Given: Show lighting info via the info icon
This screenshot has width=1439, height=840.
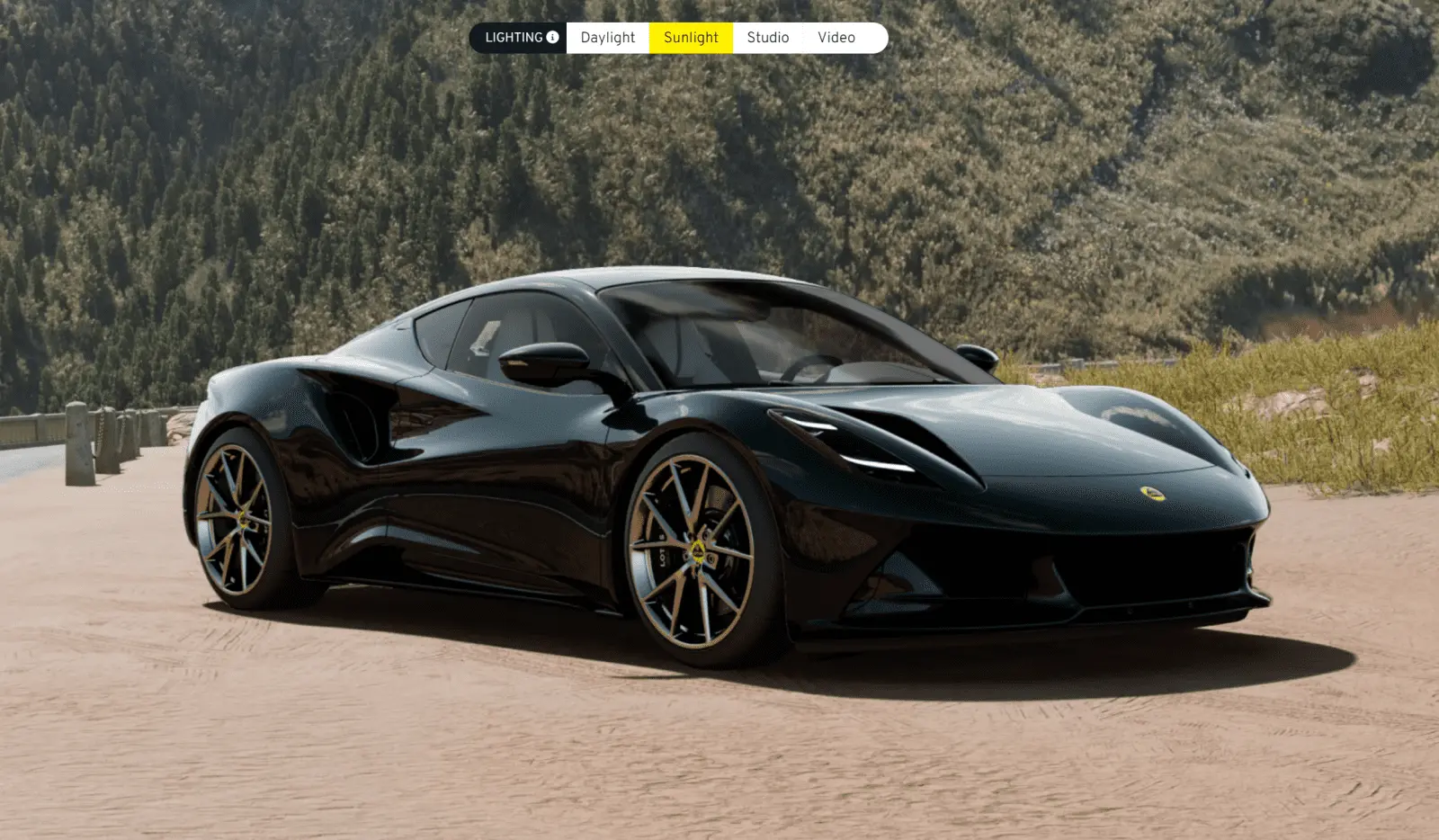Looking at the screenshot, I should 552,38.
